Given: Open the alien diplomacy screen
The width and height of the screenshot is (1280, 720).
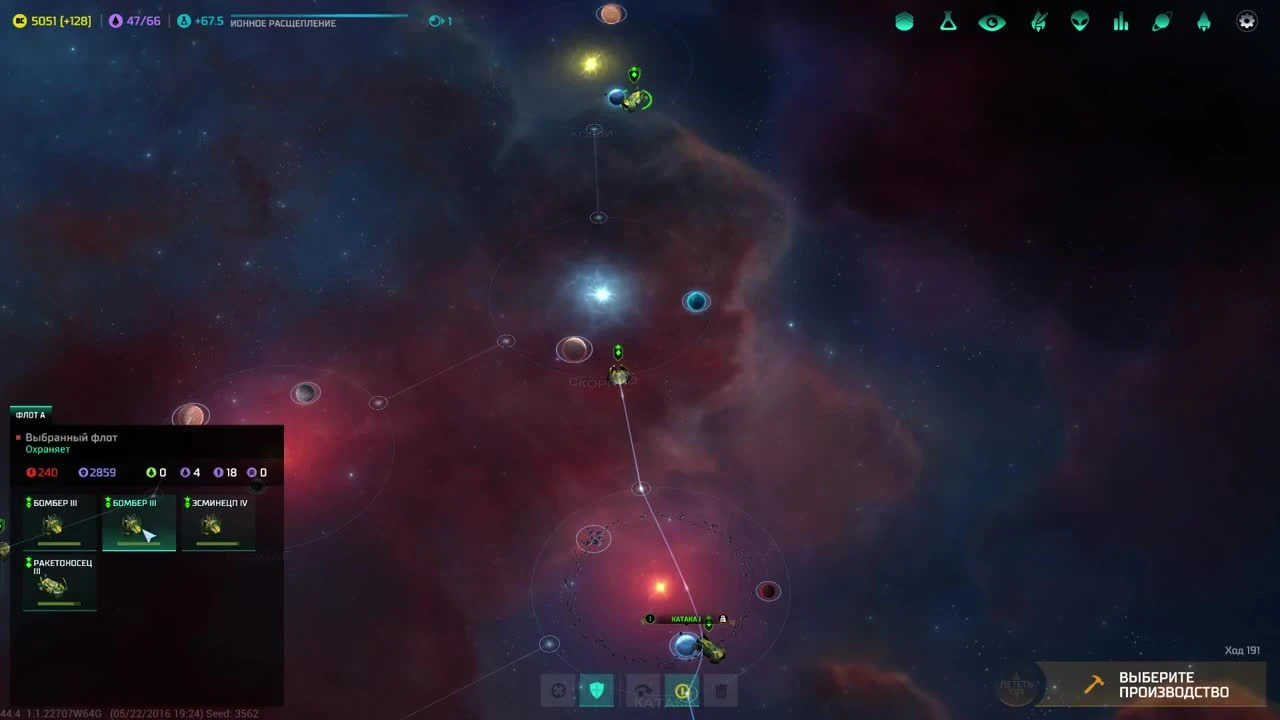Looking at the screenshot, I should (x=1079, y=20).
